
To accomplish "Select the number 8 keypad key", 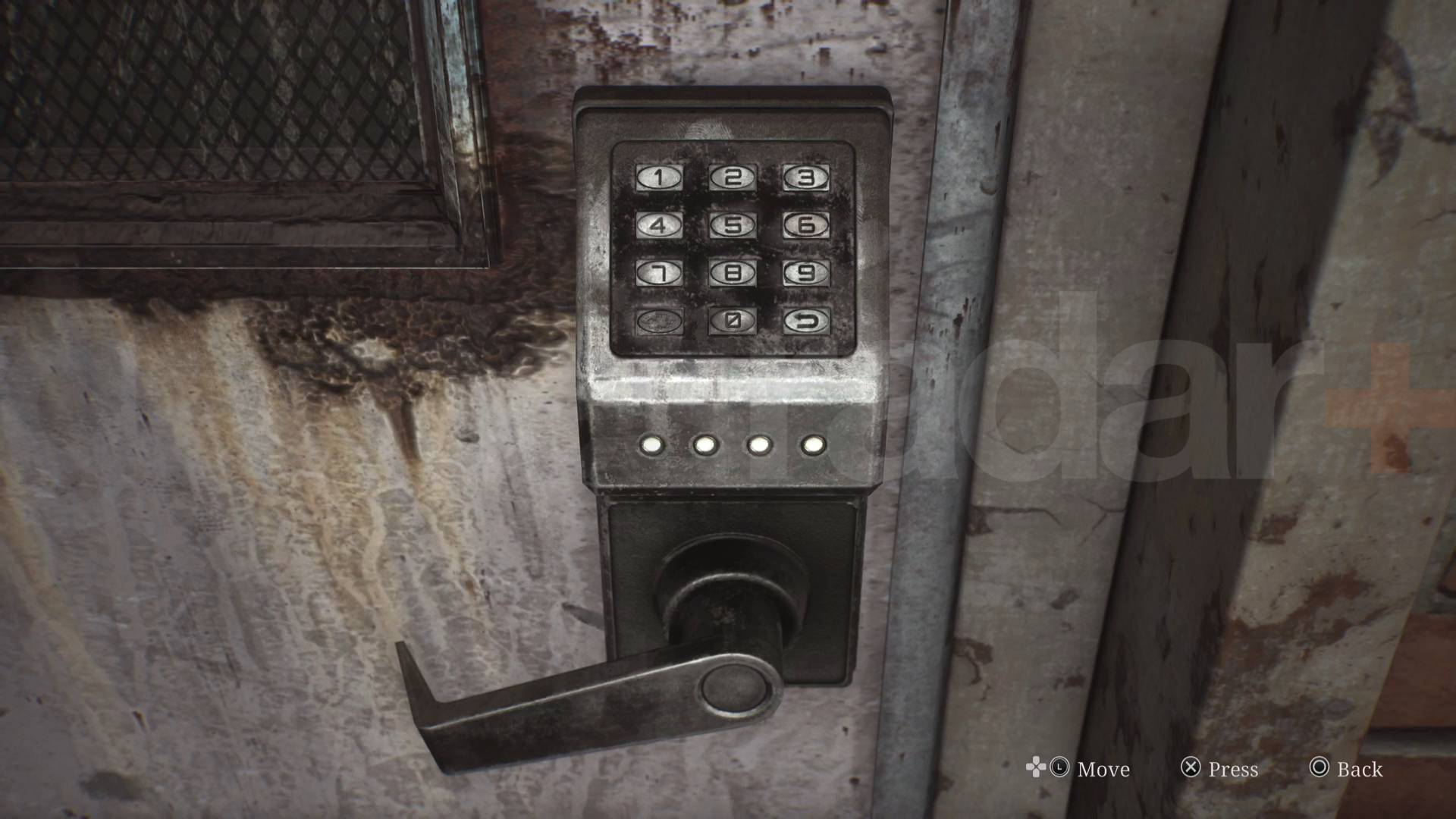I will 733,273.
